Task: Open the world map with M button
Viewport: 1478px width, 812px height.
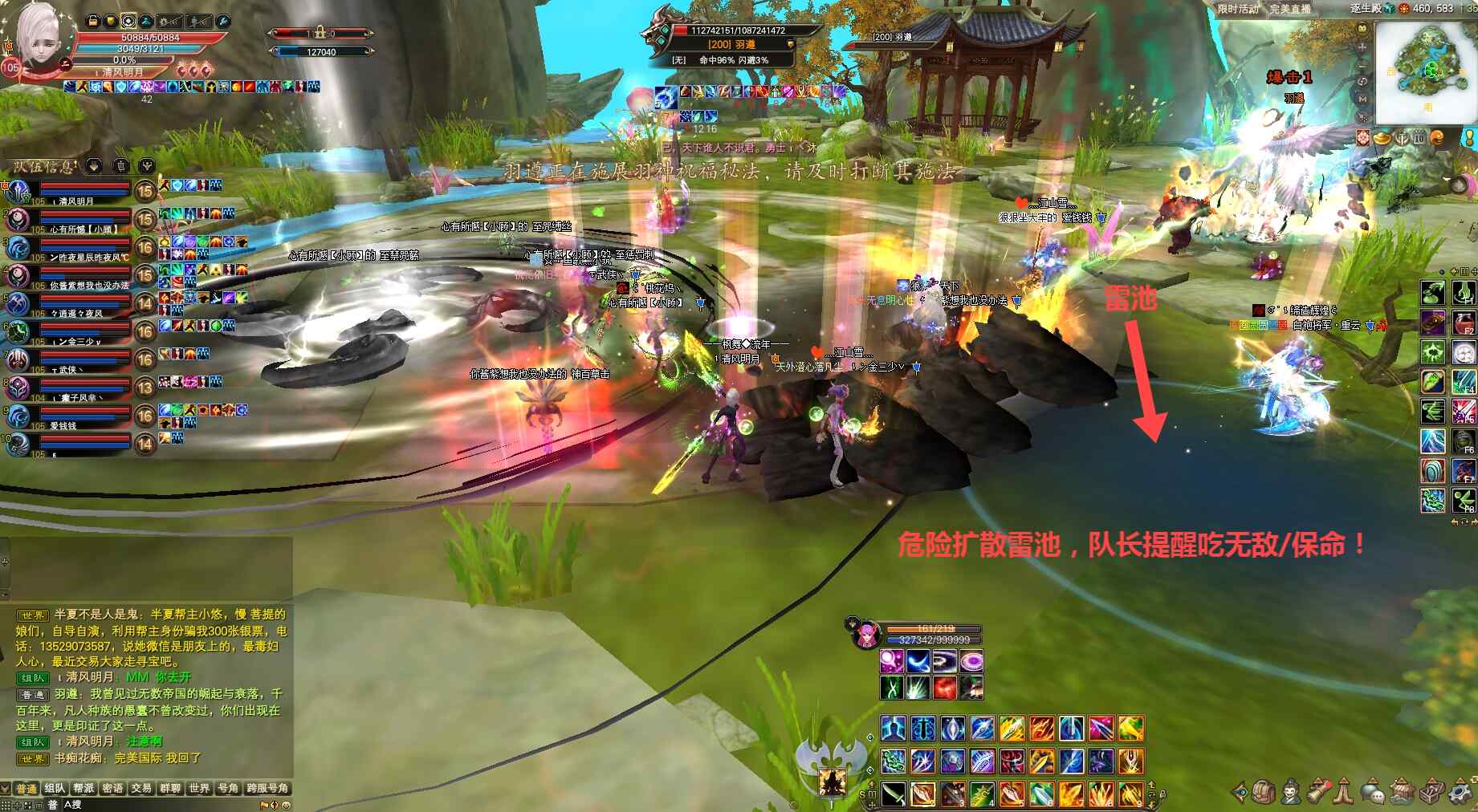Action: click(x=1362, y=99)
